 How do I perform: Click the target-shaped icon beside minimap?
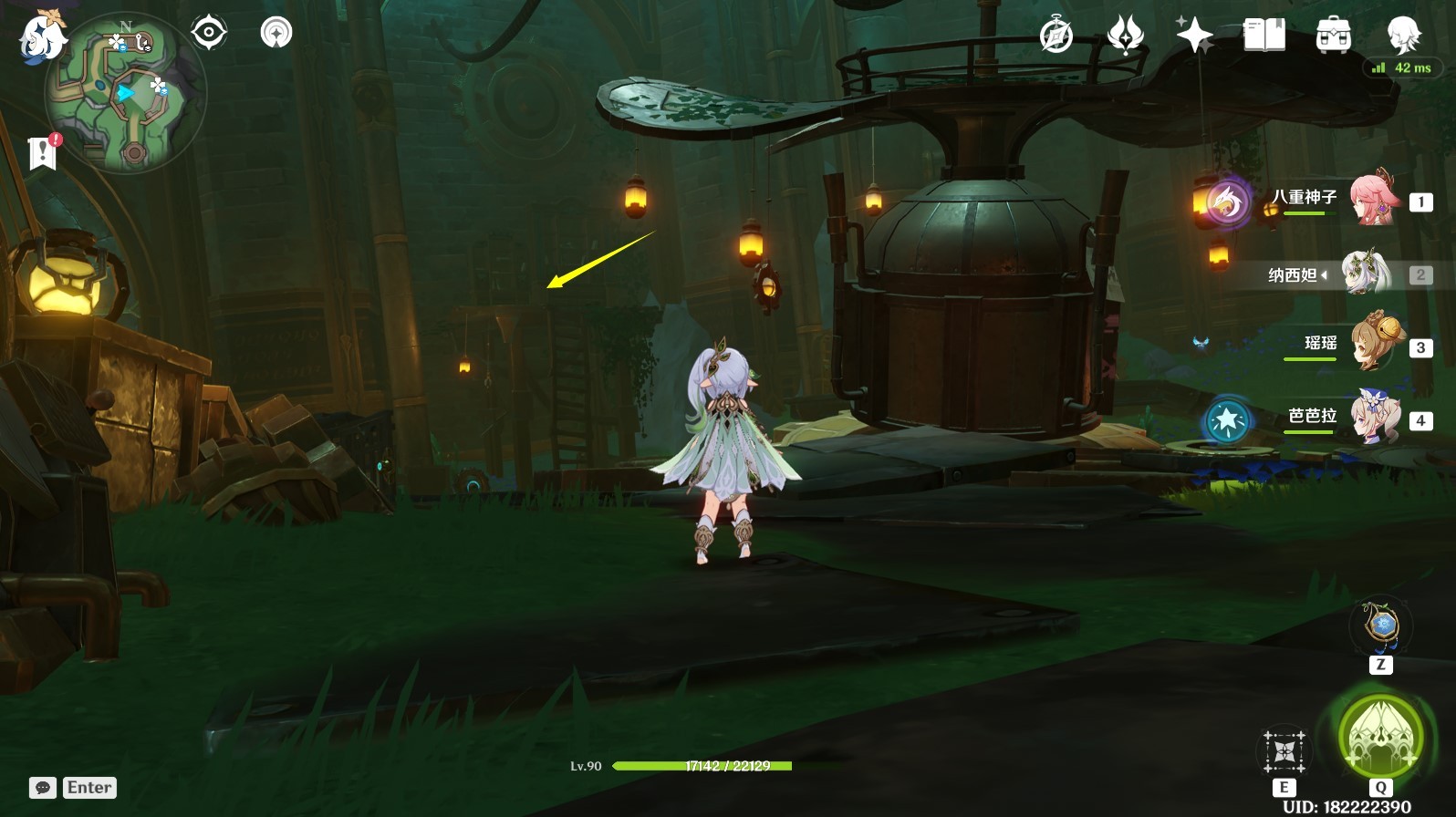click(208, 33)
